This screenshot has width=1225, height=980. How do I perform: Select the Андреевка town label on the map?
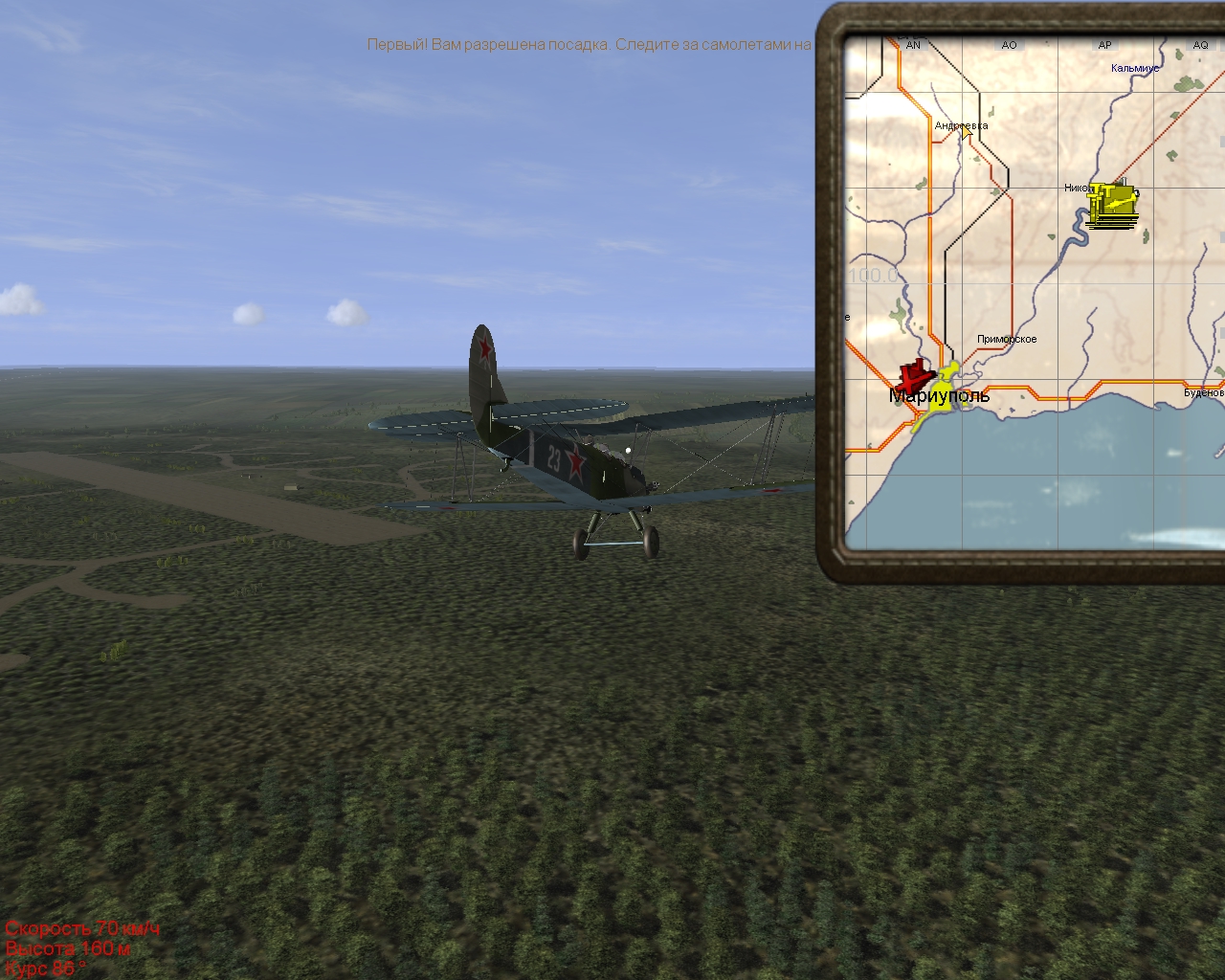click(x=961, y=125)
